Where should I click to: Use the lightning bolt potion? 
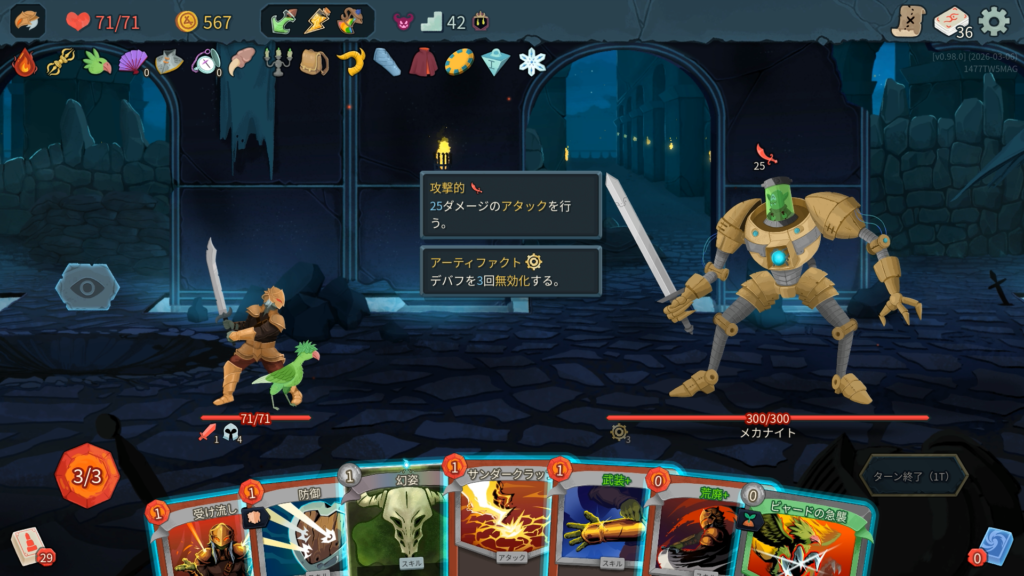click(x=317, y=21)
